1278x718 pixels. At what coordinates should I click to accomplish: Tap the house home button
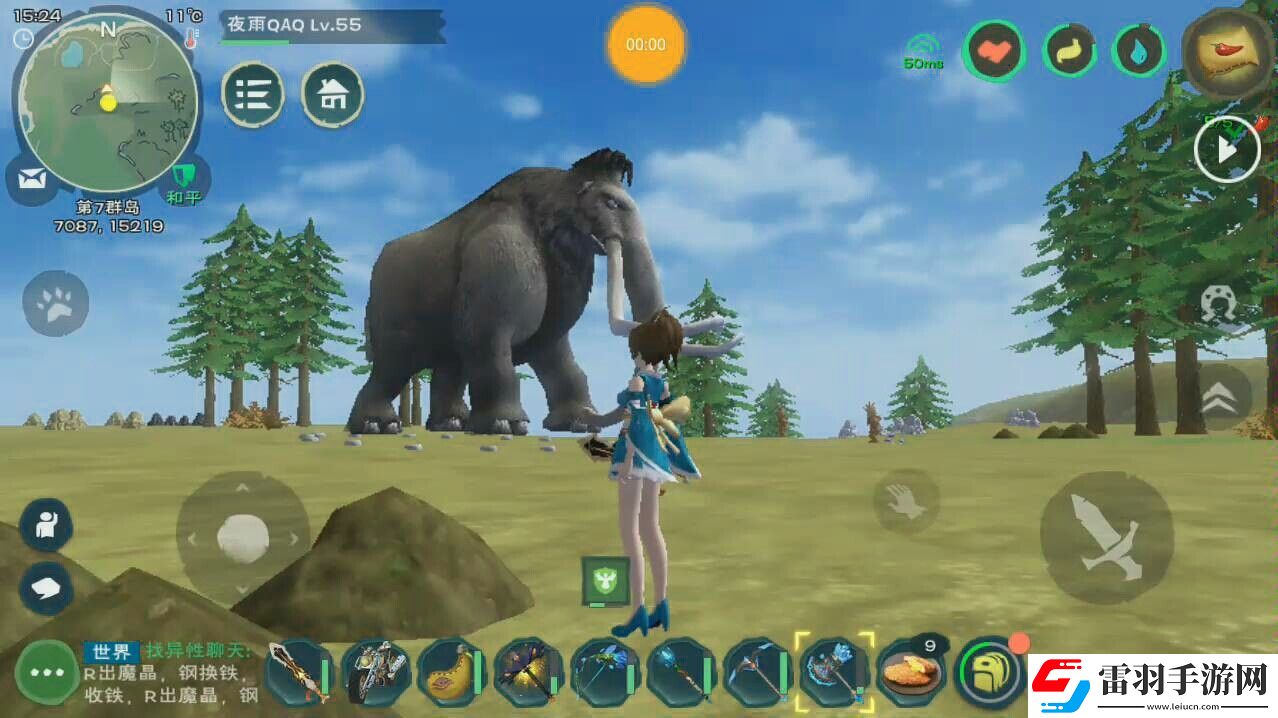tap(332, 95)
